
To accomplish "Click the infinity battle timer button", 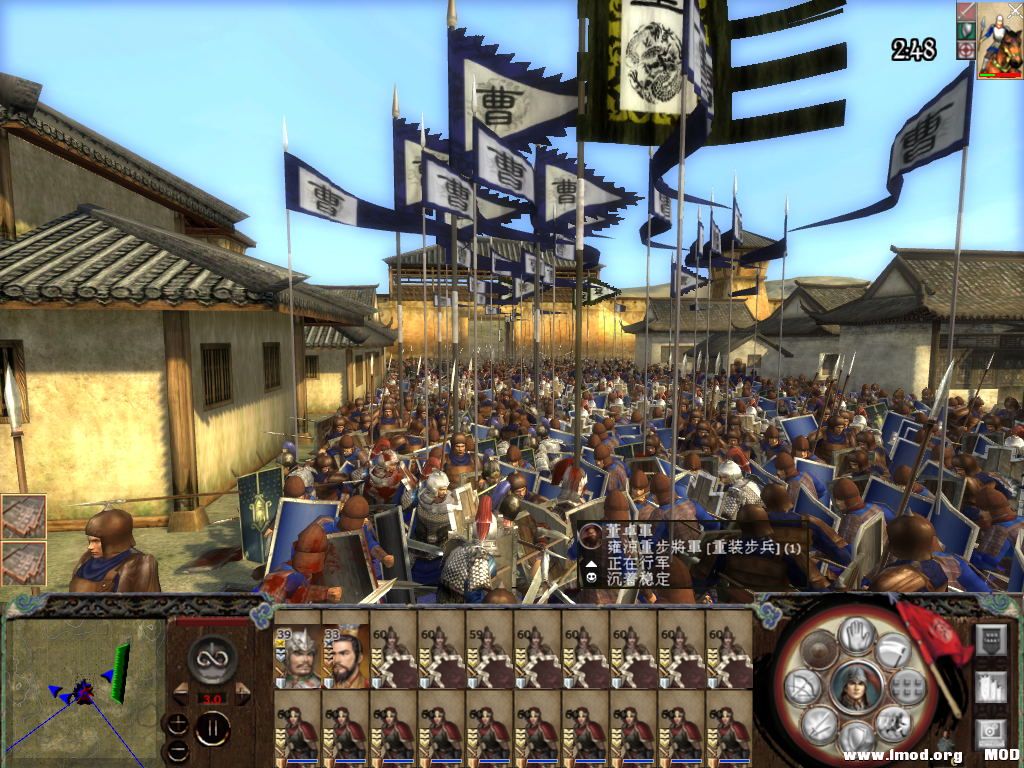I will (x=212, y=657).
